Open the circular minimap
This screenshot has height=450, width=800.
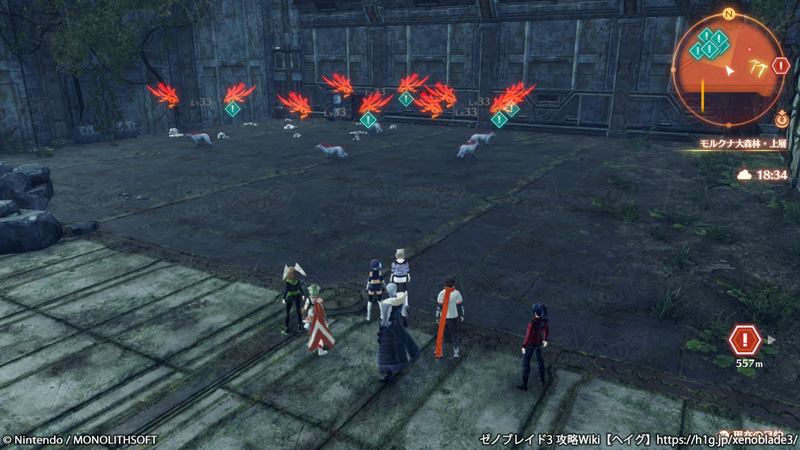[x=729, y=70]
